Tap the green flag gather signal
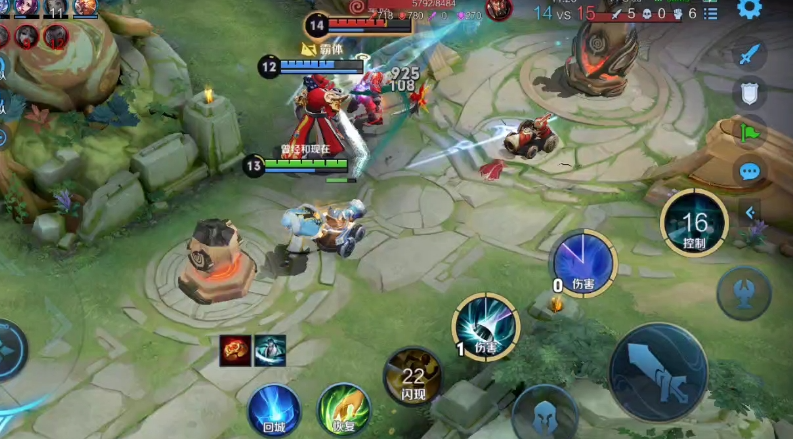 pos(749,132)
